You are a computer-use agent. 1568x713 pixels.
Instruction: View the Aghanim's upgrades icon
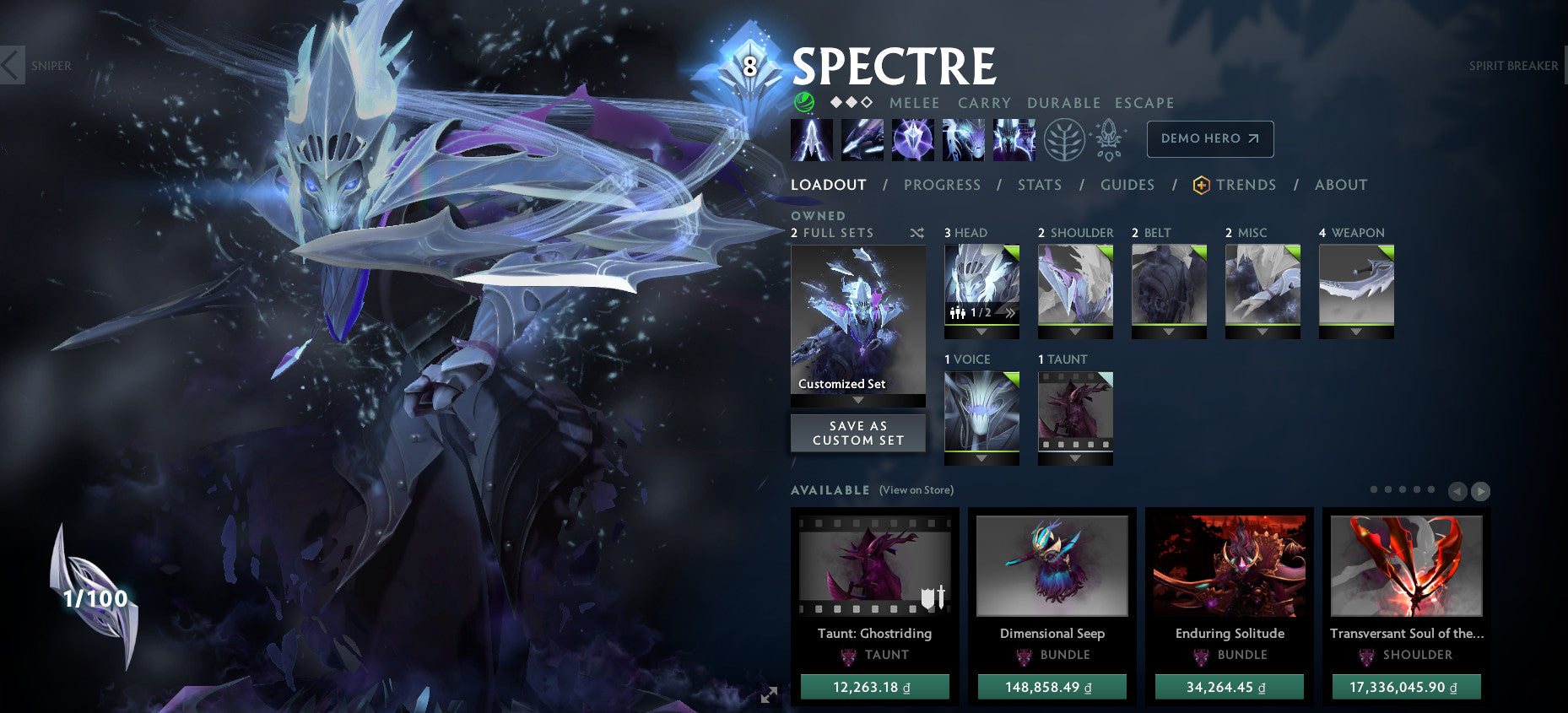coord(1108,139)
